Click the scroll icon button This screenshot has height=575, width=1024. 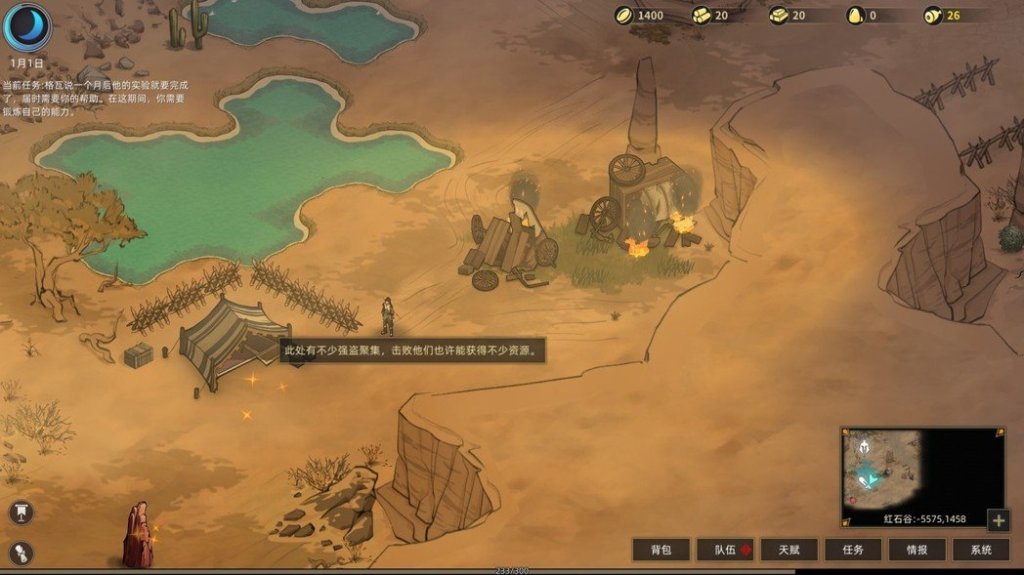coord(20,553)
